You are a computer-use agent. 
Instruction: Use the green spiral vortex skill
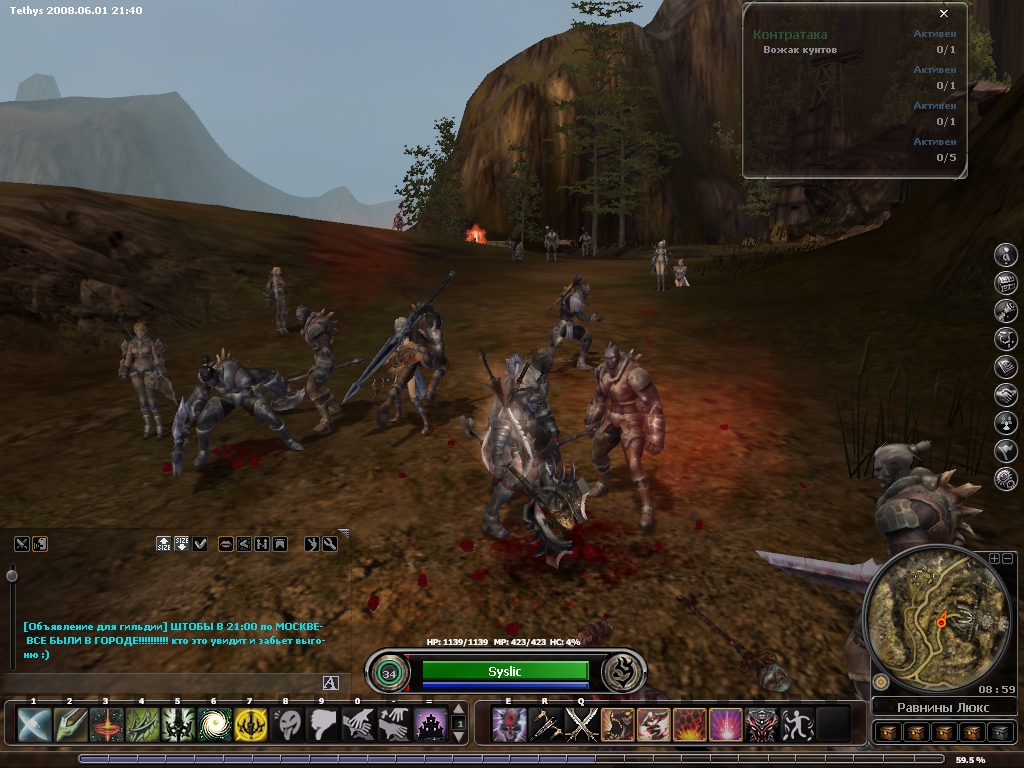coord(214,724)
